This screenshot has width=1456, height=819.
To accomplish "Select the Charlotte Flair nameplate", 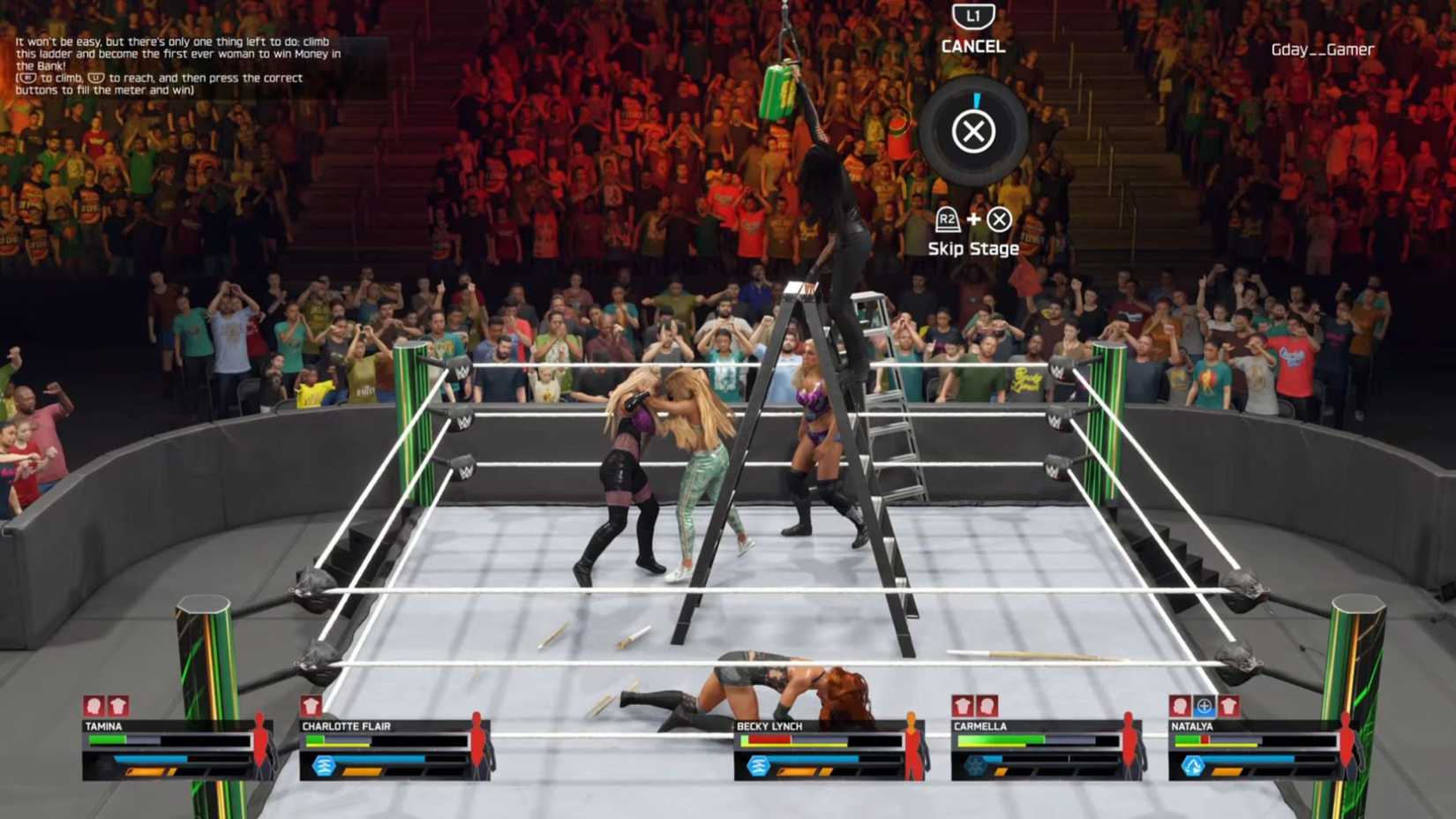I will pos(348,725).
